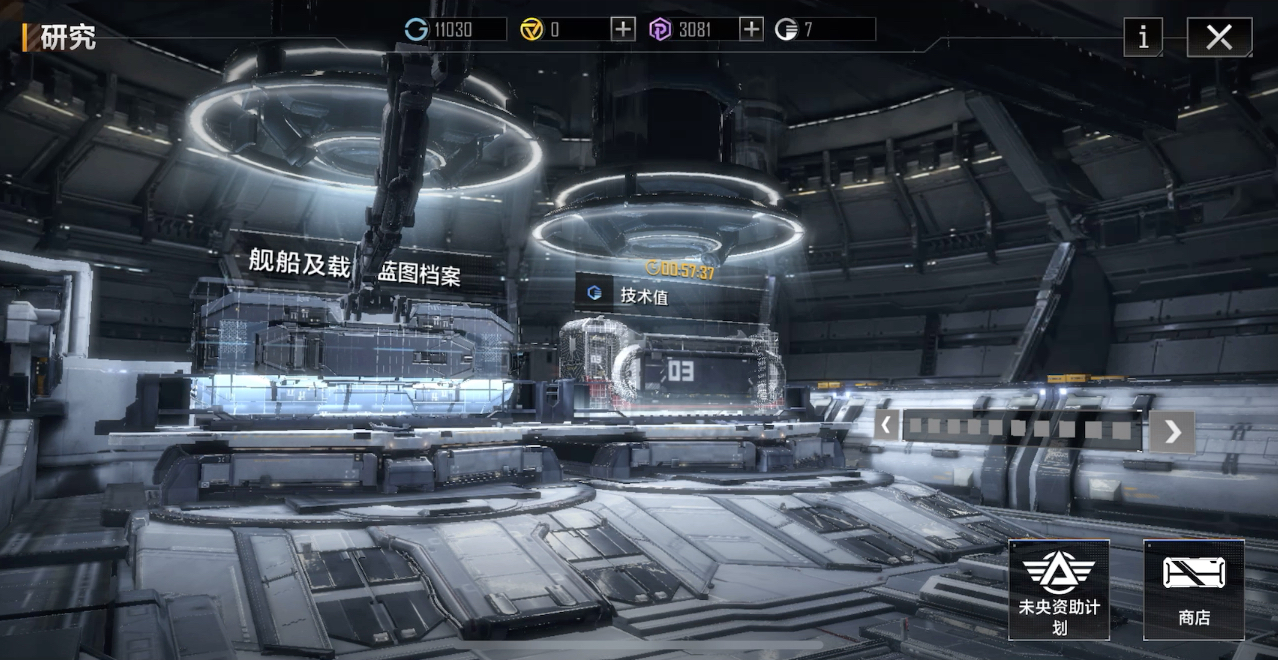Open the 商店 shop

click(x=1194, y=589)
